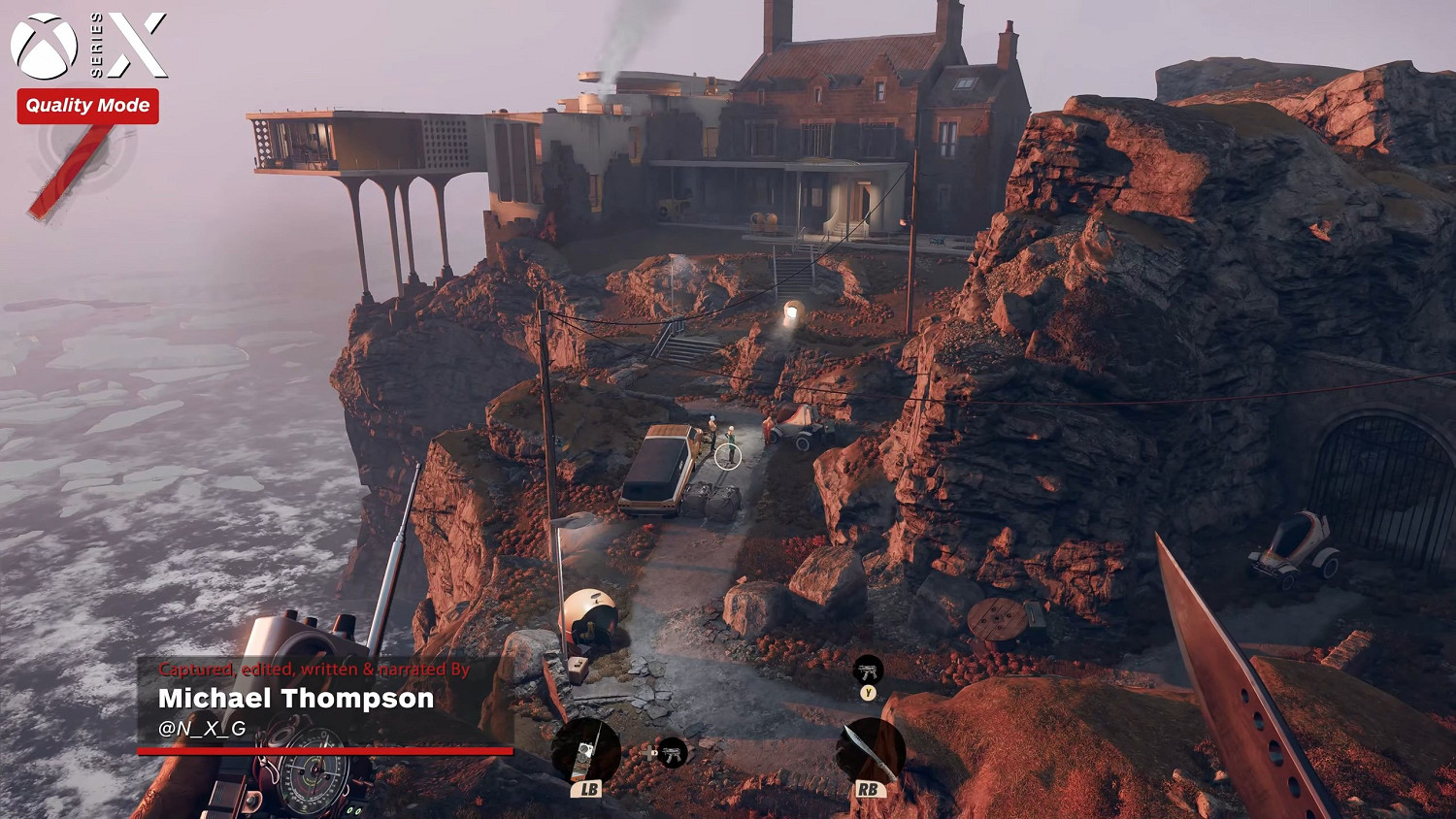Screen dimensions: 1456x819
Task: Choose the submachine gun icon above the machete
Action: click(868, 670)
